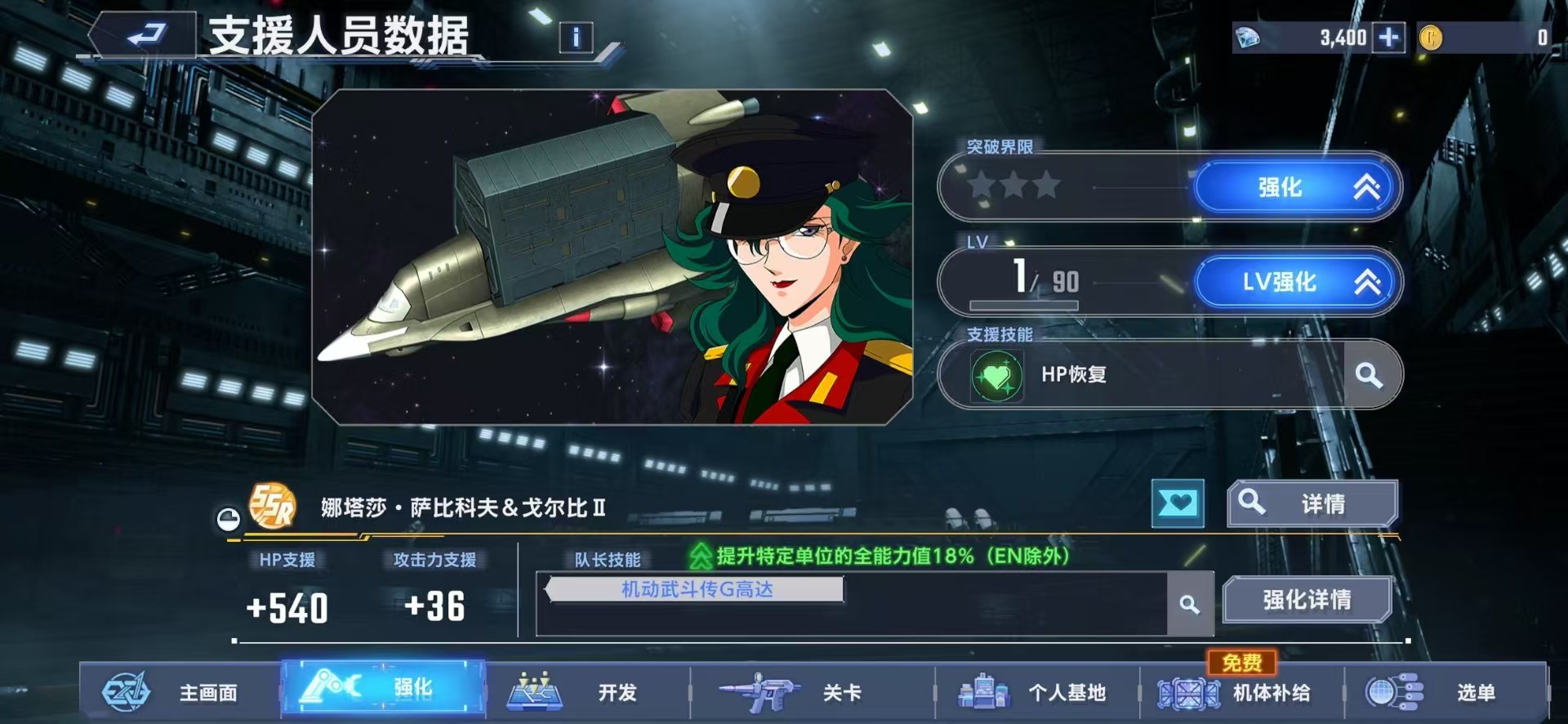Tap the 开发 development wrench icon
Viewport: 1568px width, 724px height.
coord(535,692)
